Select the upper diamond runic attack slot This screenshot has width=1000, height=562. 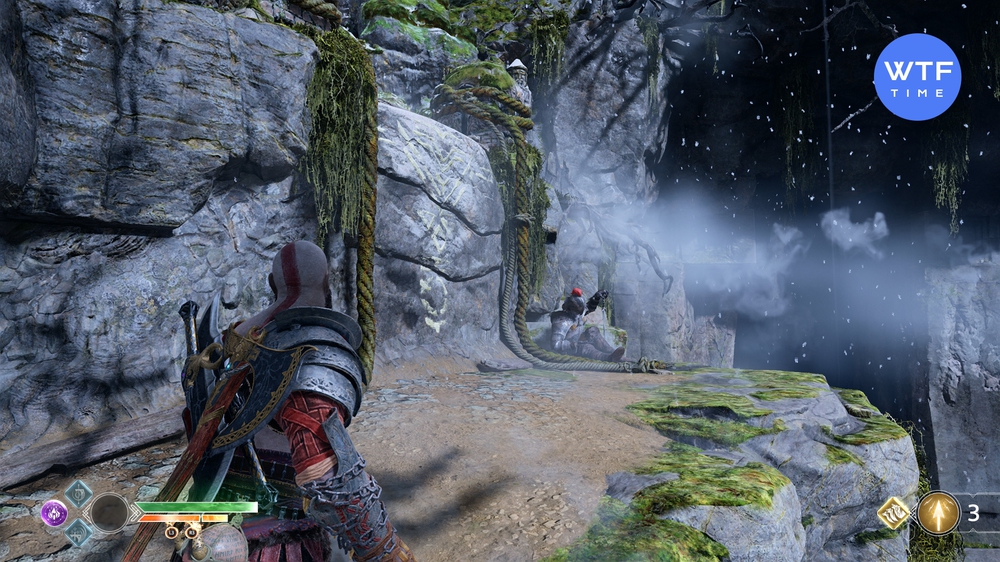(78, 492)
